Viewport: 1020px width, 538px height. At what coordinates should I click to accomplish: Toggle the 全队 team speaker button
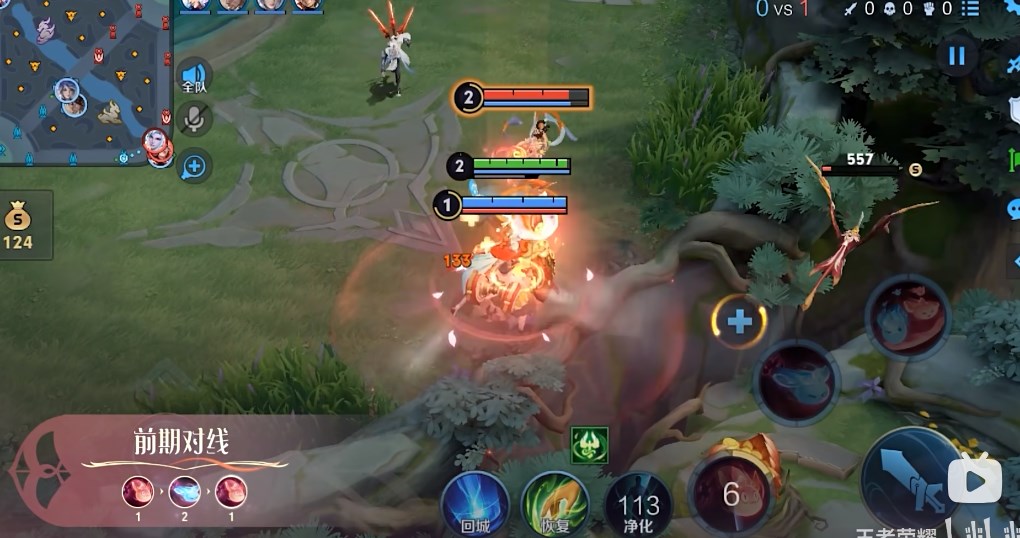[x=194, y=78]
